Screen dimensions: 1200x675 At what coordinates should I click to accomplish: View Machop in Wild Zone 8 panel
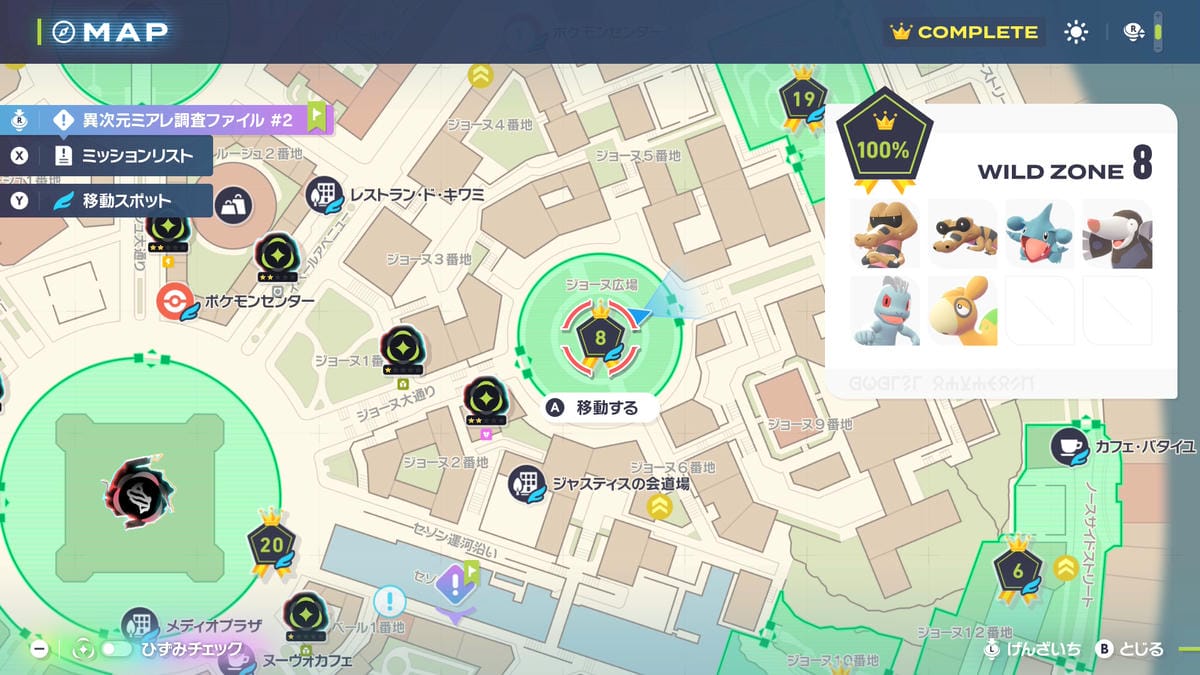[x=884, y=310]
